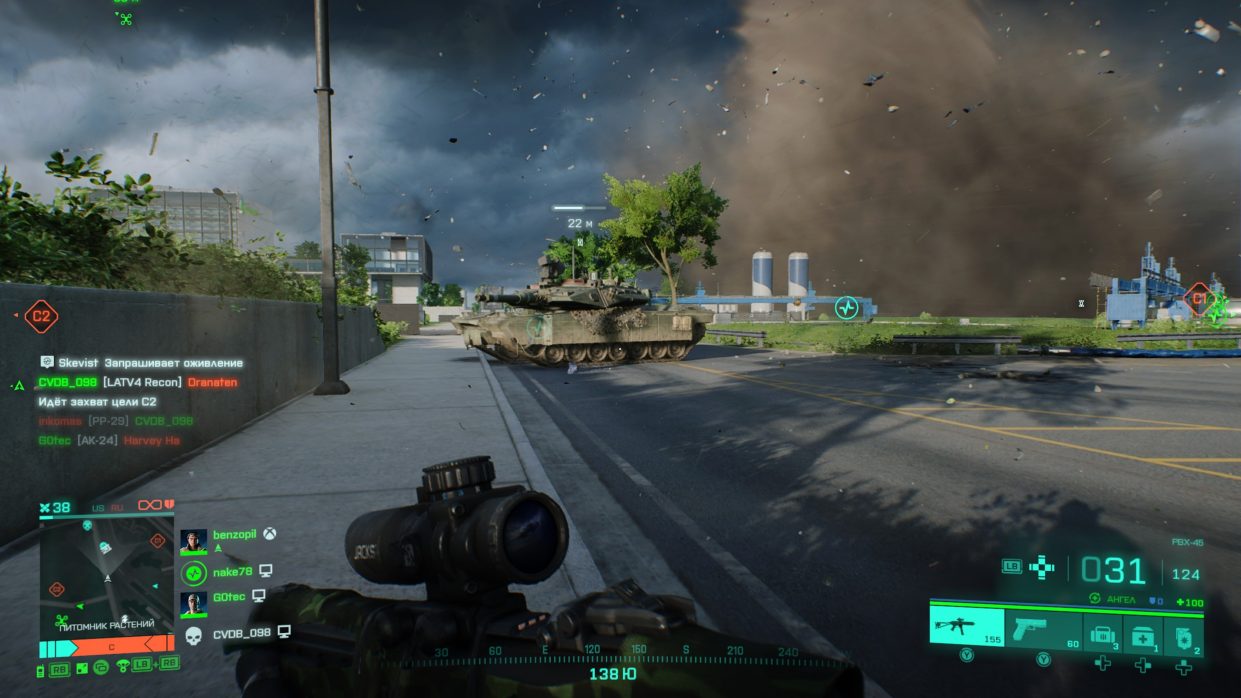Select downed squadmate CVDB_098
1241x698 pixels.
pyautogui.click(x=241, y=633)
